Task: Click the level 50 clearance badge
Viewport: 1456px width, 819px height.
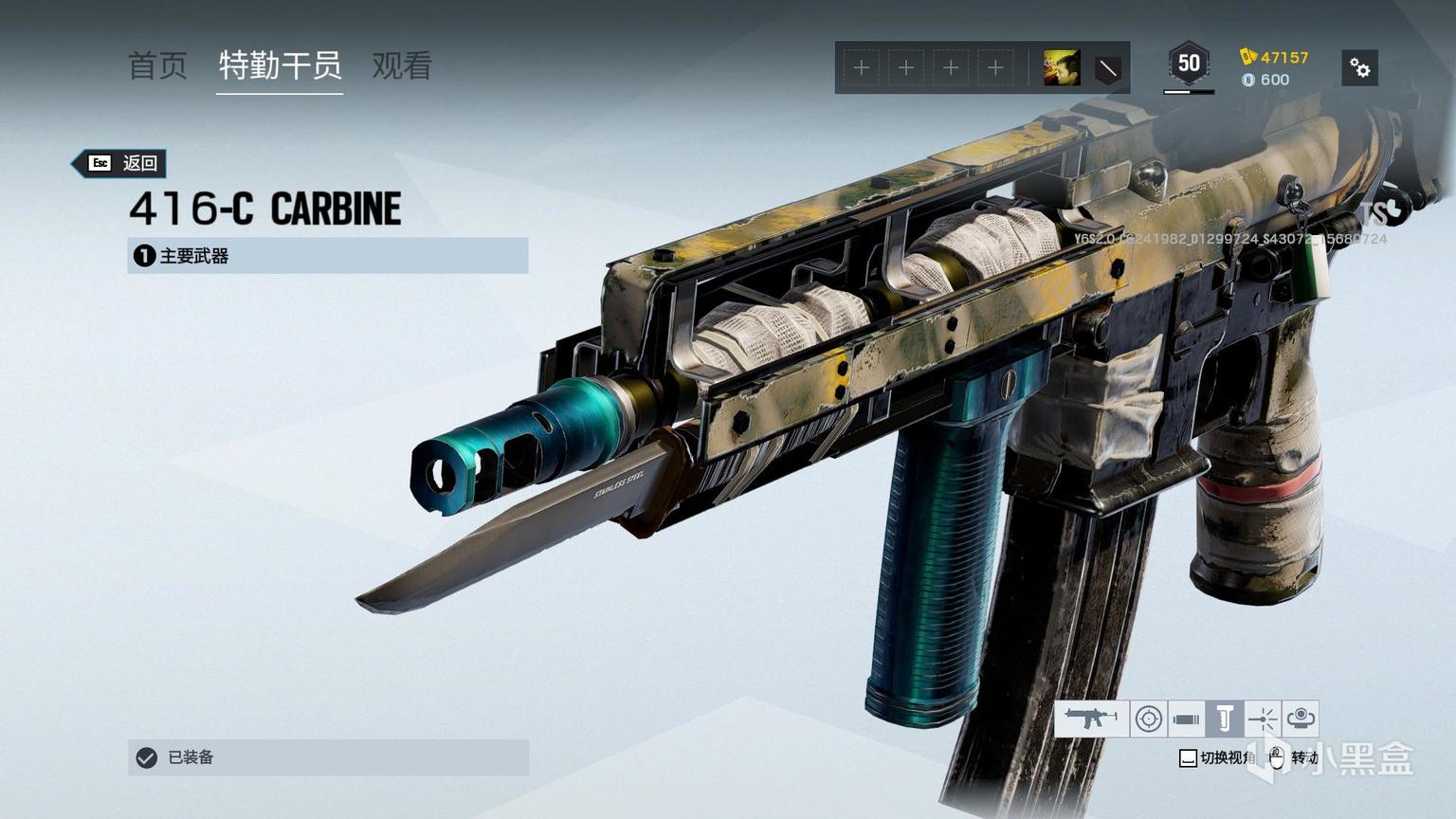Action: pyautogui.click(x=1189, y=64)
